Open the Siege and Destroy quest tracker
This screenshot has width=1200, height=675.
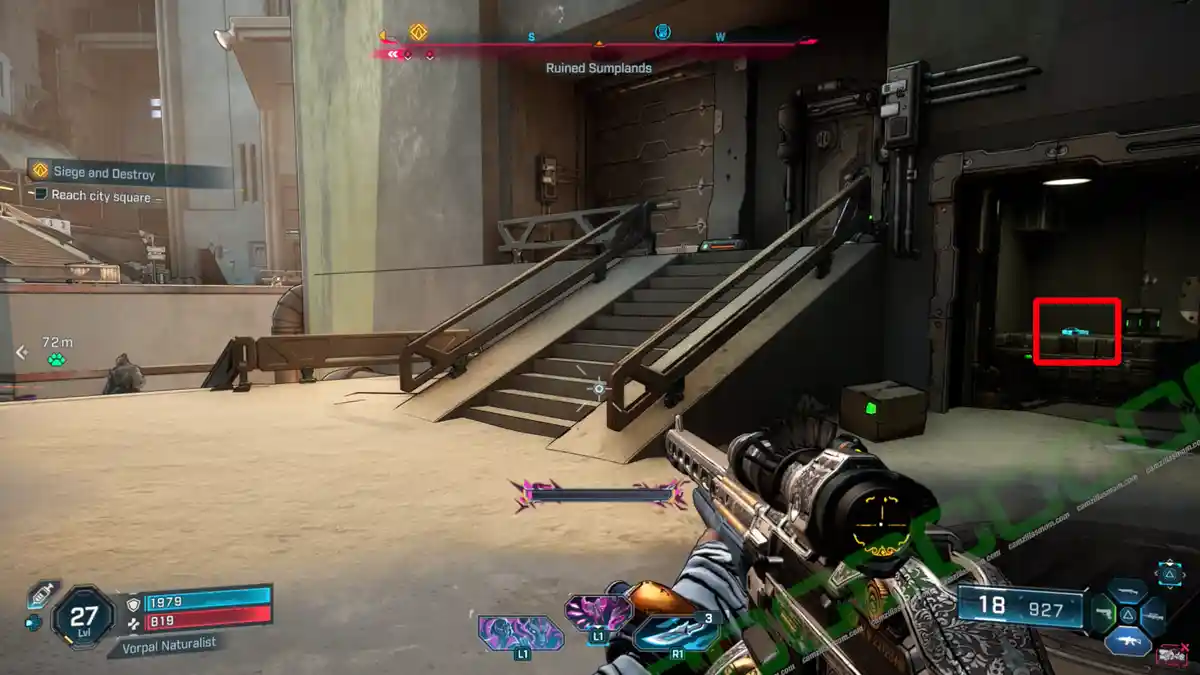click(105, 173)
